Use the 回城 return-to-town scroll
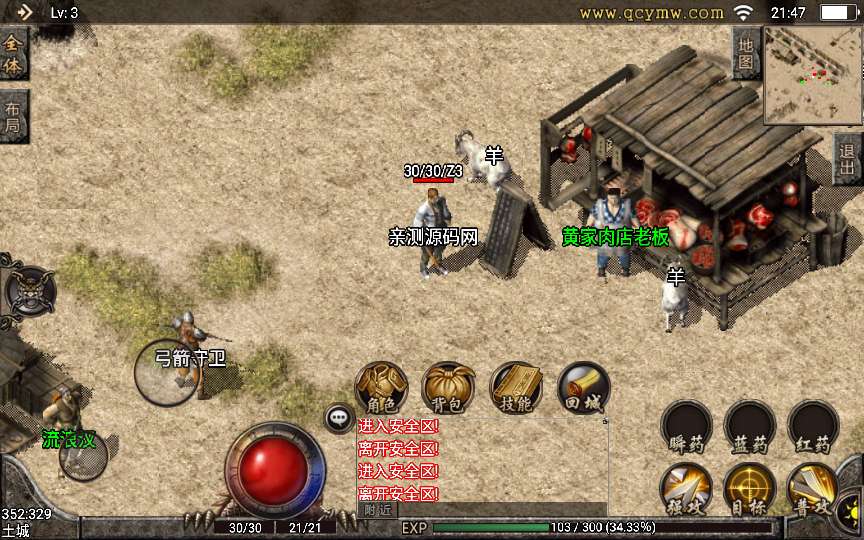The height and width of the screenshot is (540, 864). coord(583,388)
